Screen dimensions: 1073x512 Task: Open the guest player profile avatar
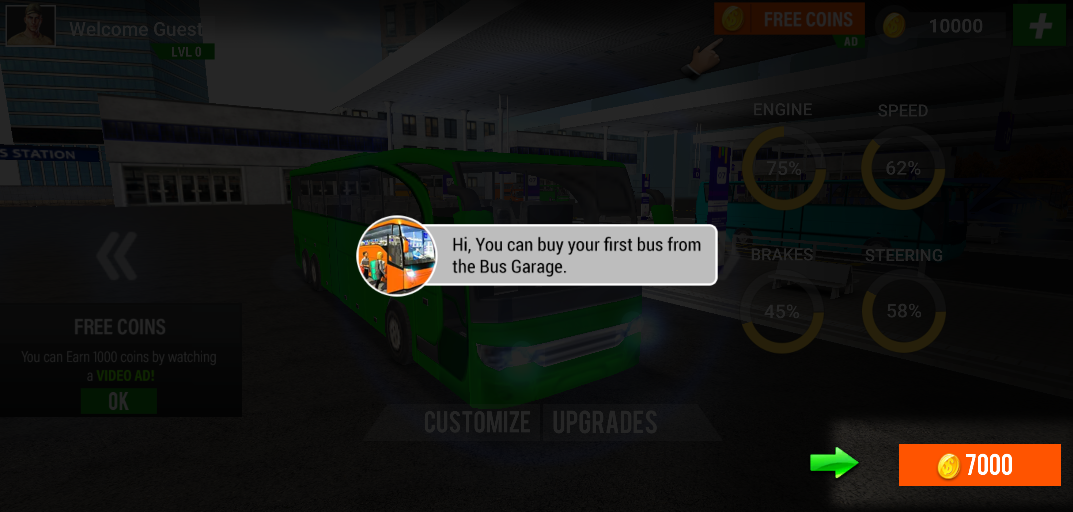tap(31, 25)
